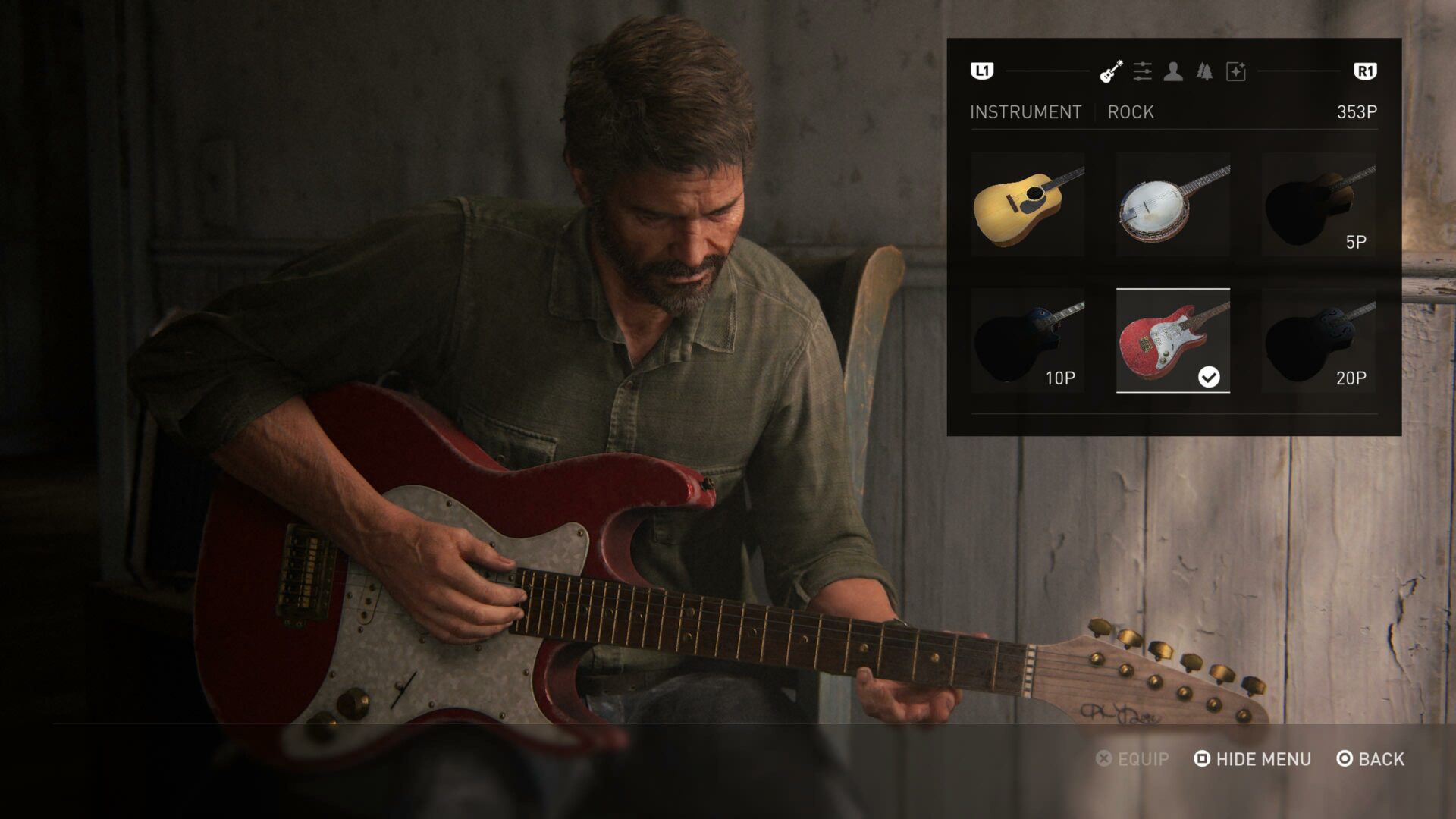This screenshot has height=819, width=1456.
Task: Select the equipped red electric guitar
Action: (x=1173, y=341)
